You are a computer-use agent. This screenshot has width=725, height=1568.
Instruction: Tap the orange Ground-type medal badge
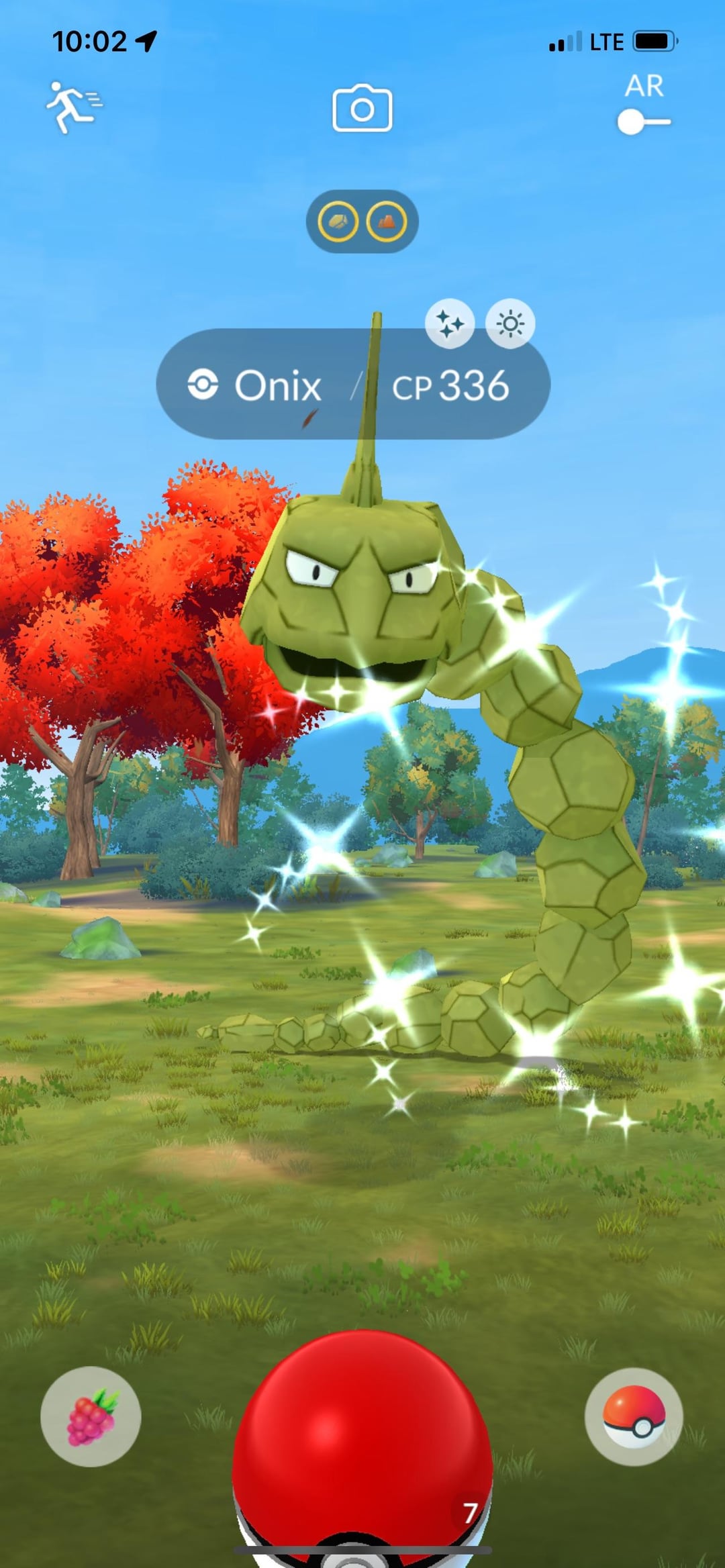click(387, 222)
